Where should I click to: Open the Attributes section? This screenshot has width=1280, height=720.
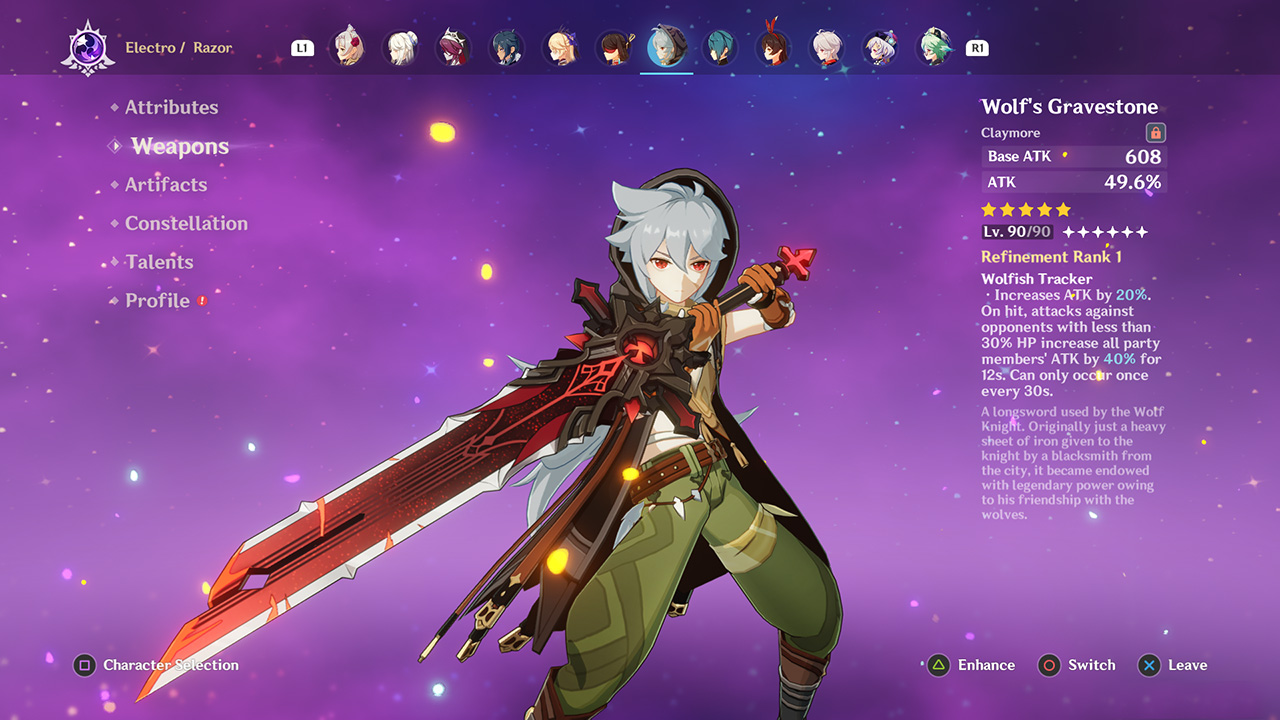pos(171,107)
